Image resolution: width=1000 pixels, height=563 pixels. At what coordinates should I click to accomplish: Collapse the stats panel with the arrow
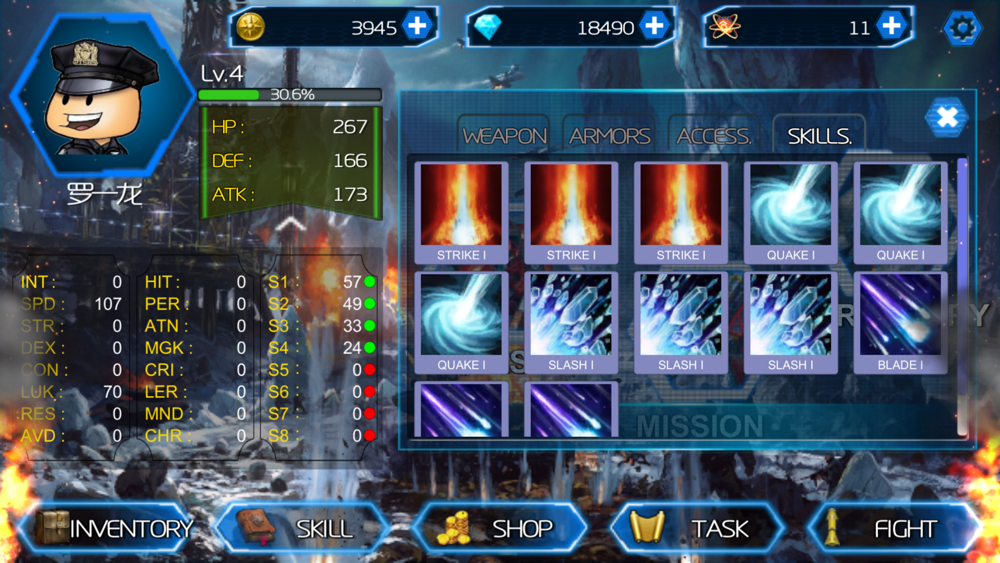pos(291,225)
